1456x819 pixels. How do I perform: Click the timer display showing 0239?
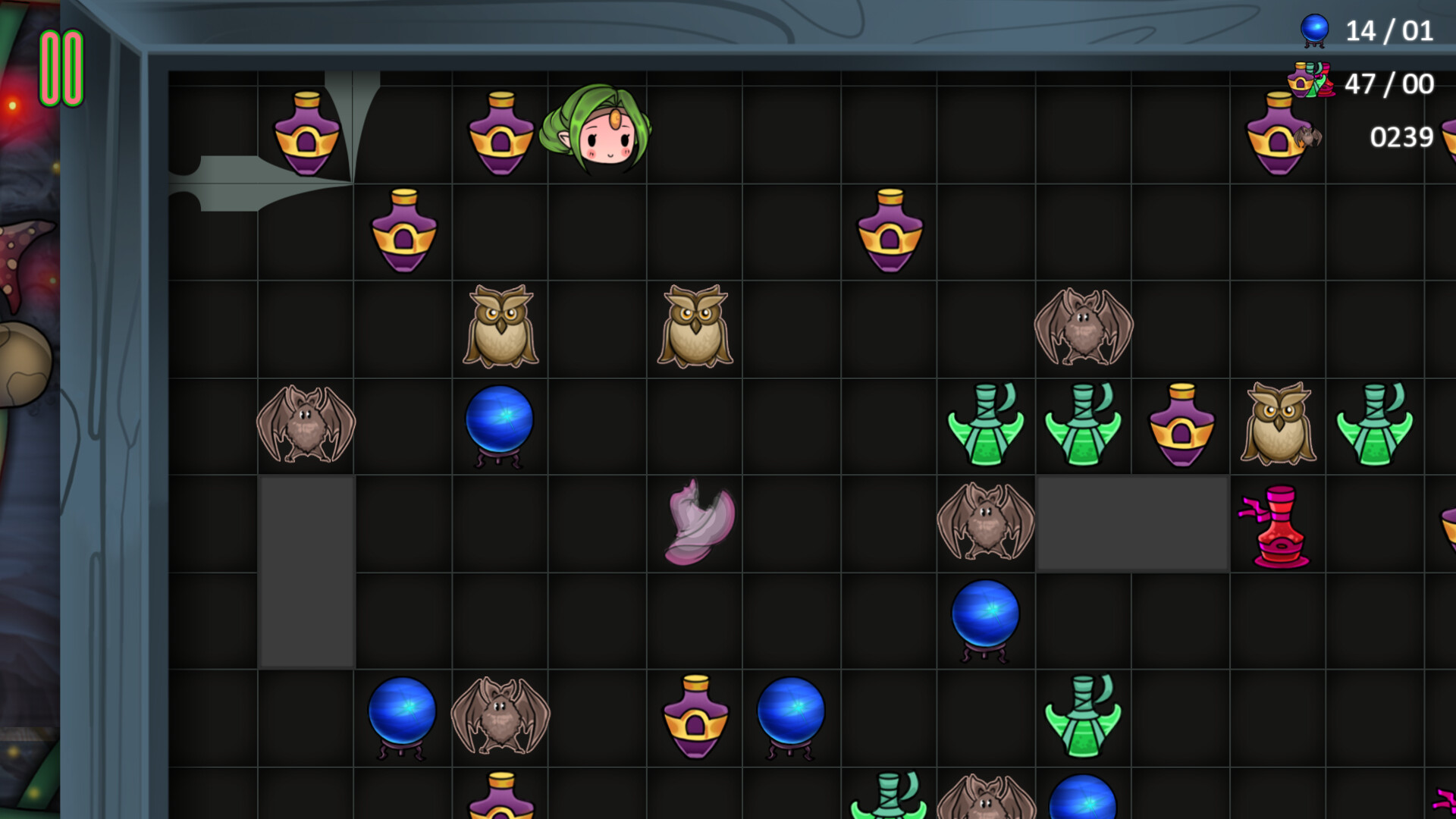point(1401,138)
